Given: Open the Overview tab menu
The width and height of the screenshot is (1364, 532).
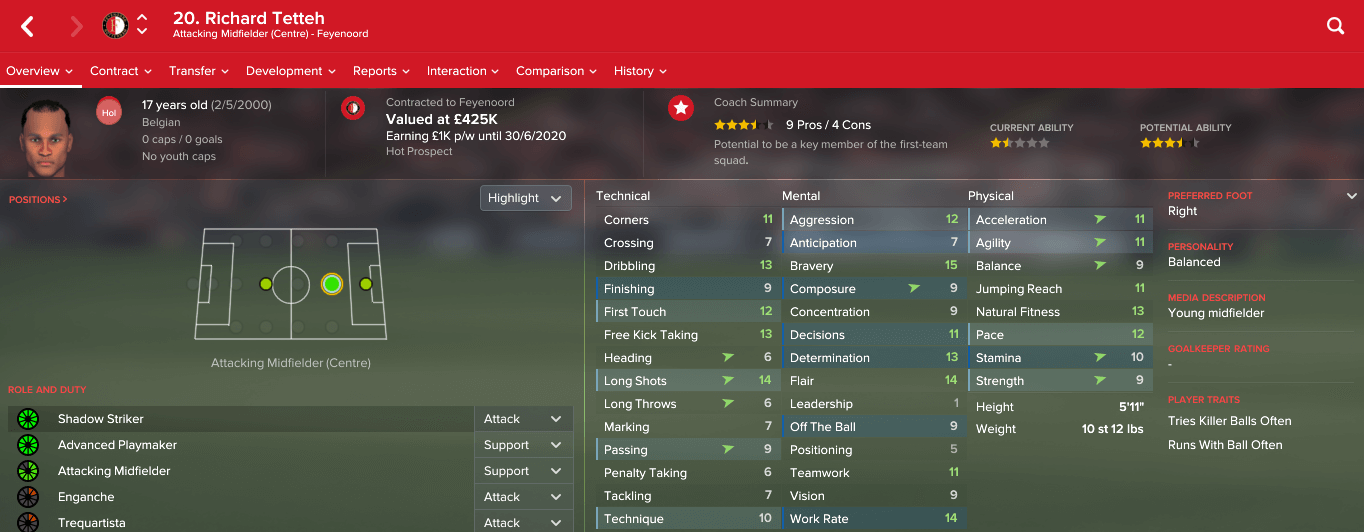Looking at the screenshot, I should pos(40,71).
